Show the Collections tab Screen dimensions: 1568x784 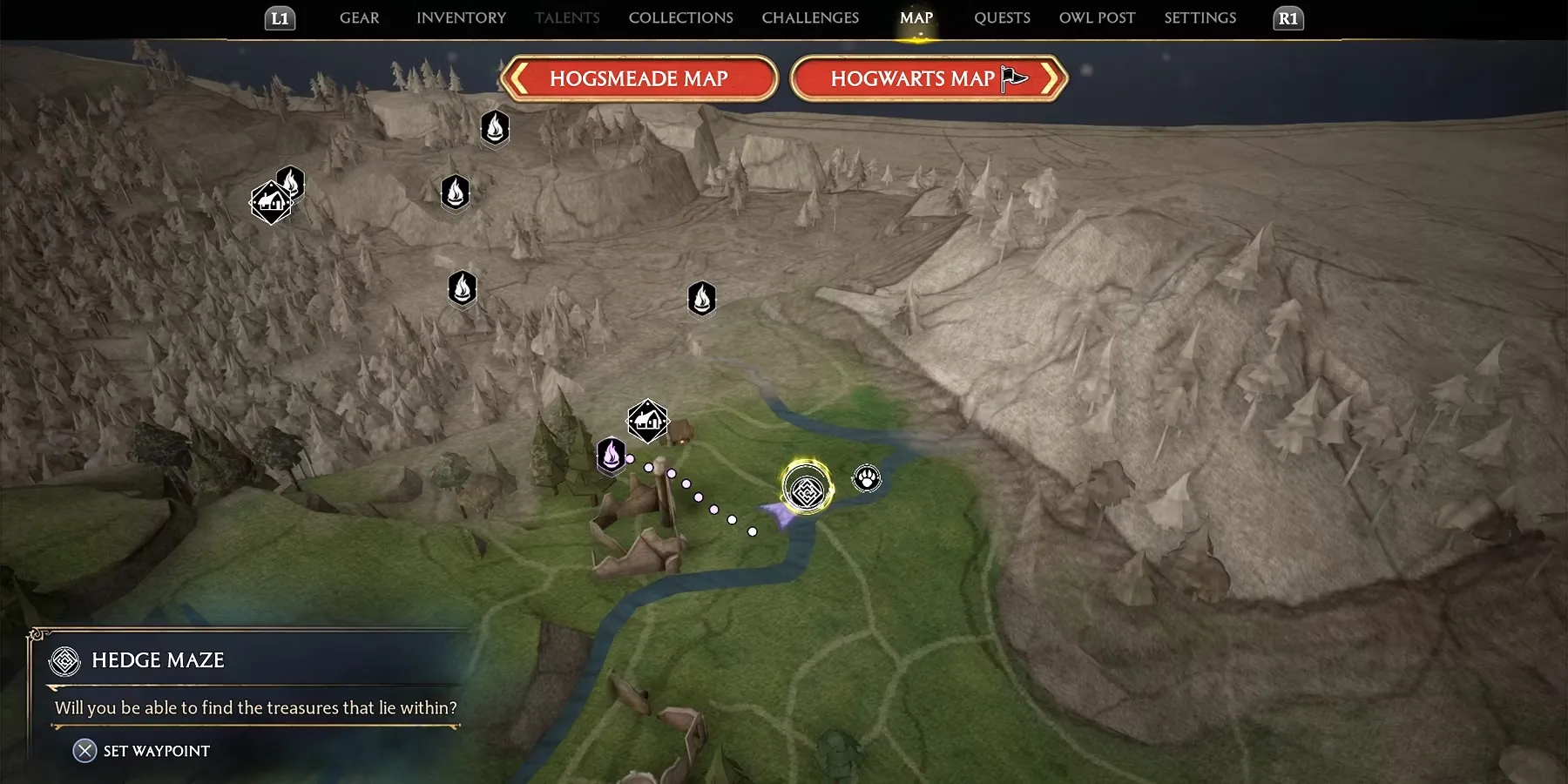[680, 18]
